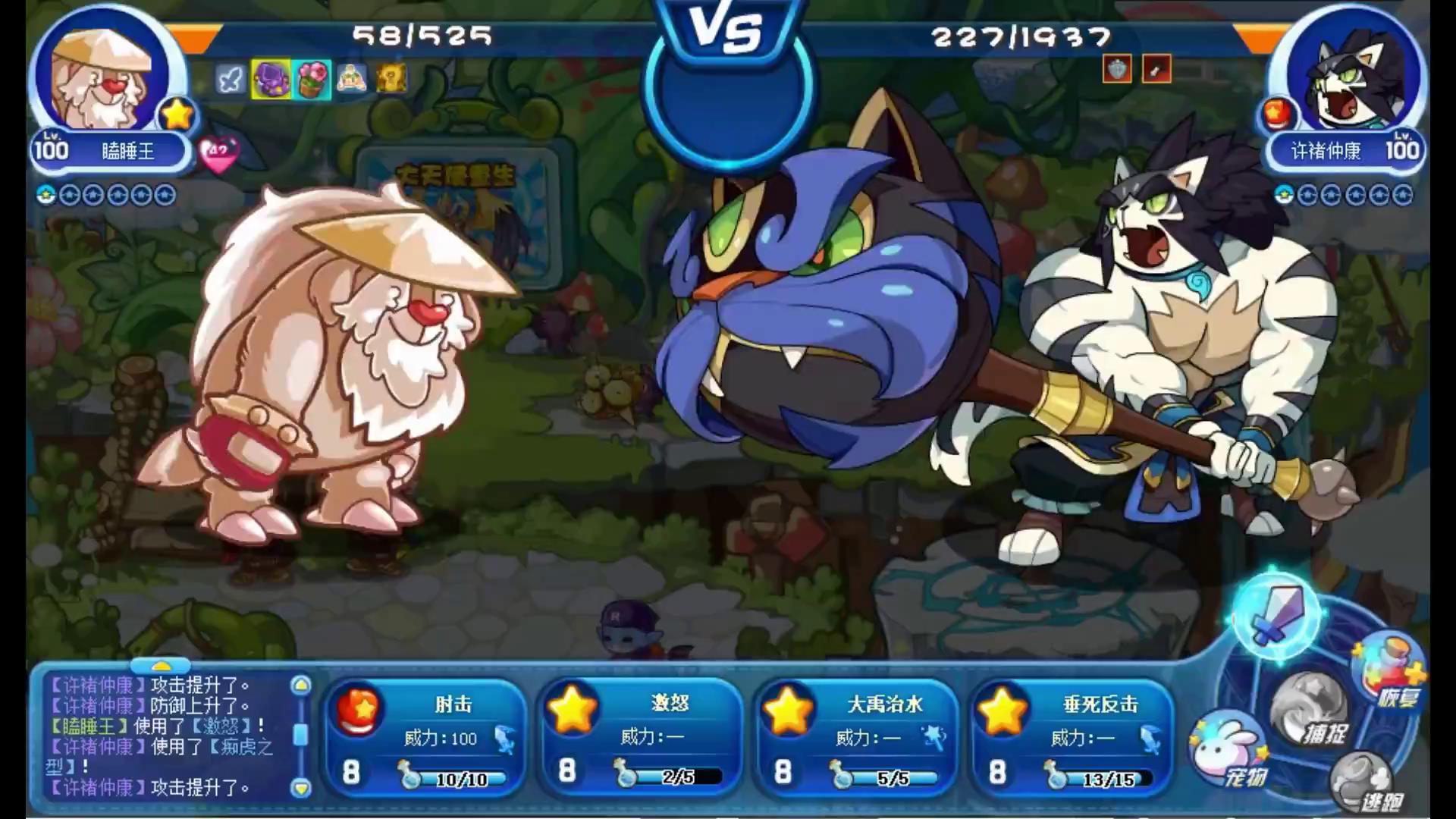The image size is (1456, 819).
Task: Select the 激怒 skill card
Action: pos(640,737)
